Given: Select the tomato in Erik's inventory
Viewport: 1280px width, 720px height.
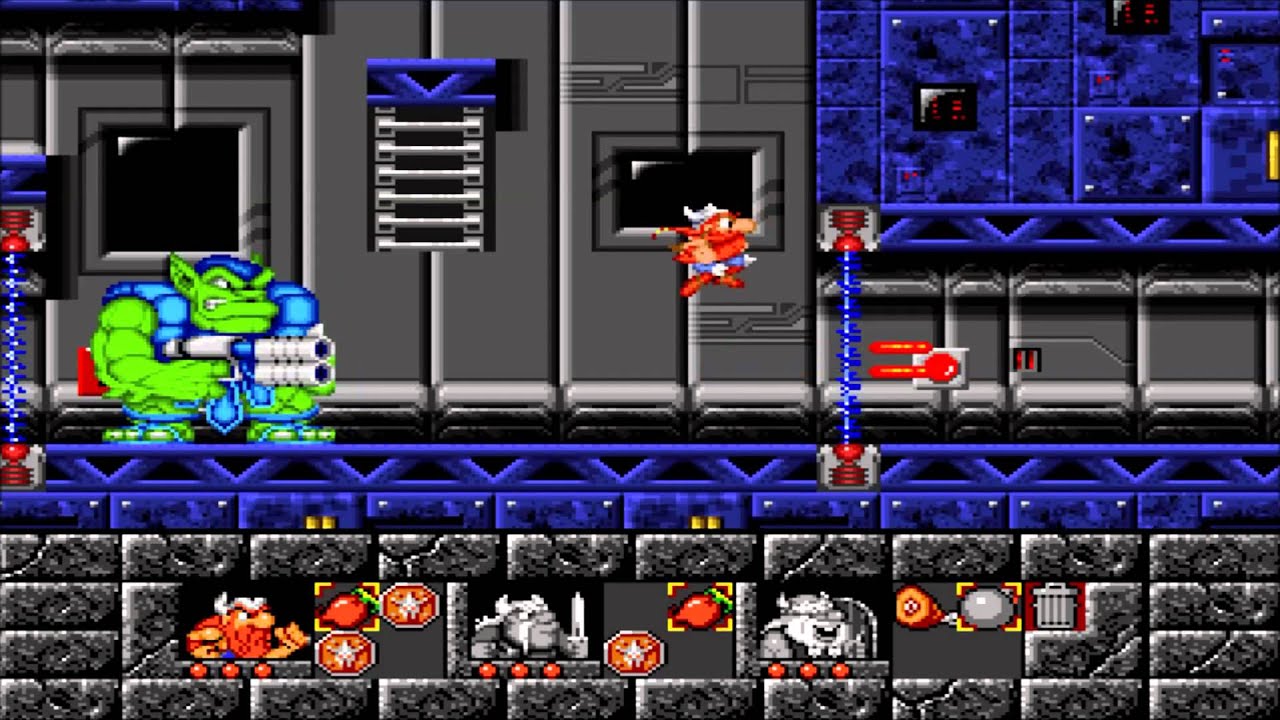Looking at the screenshot, I should tap(347, 607).
